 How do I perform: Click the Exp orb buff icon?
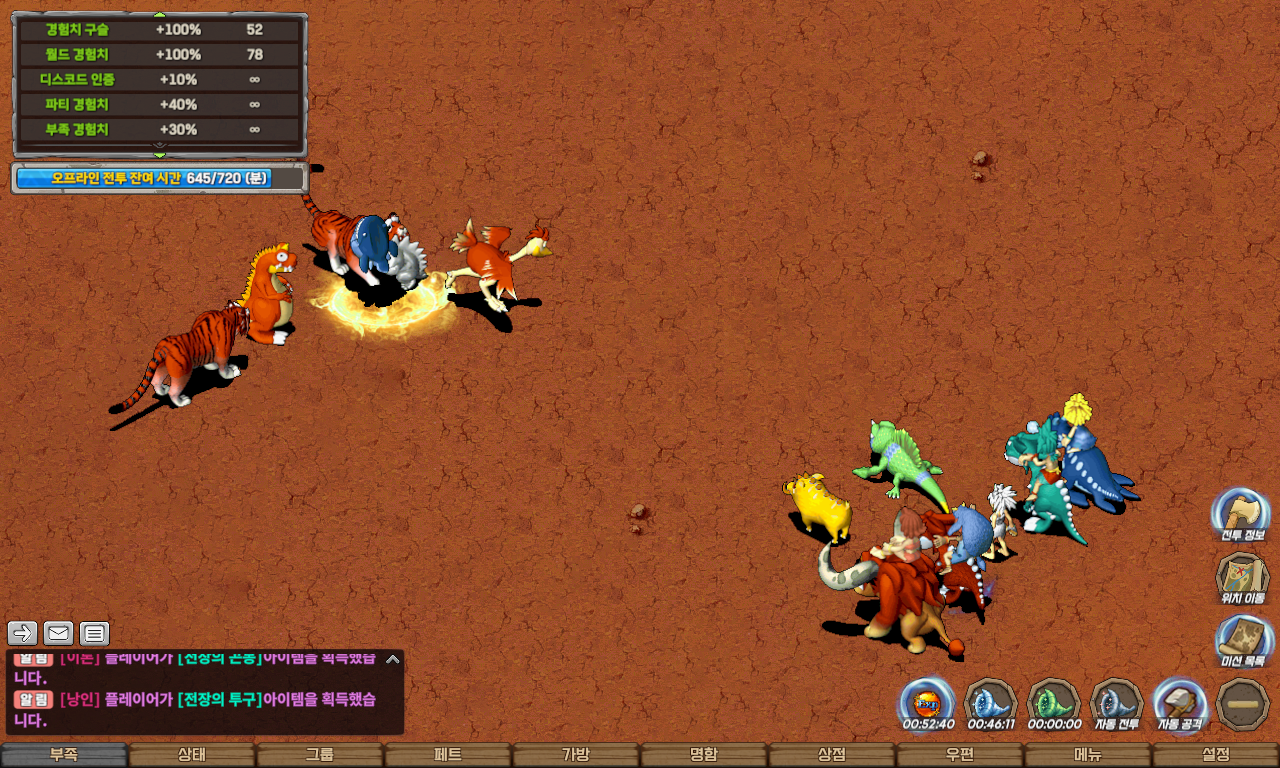coord(927,702)
